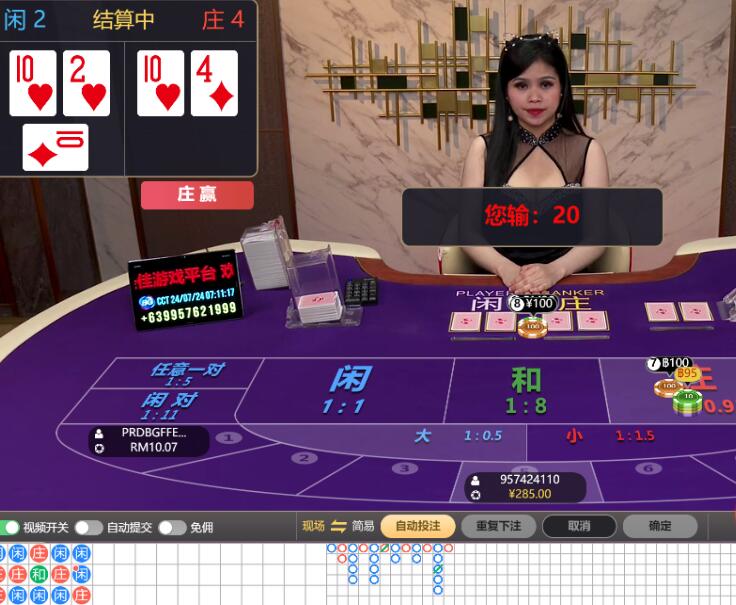Toggle the 免佣 no-commission switch
This screenshot has width=736, height=605.
coord(171,527)
